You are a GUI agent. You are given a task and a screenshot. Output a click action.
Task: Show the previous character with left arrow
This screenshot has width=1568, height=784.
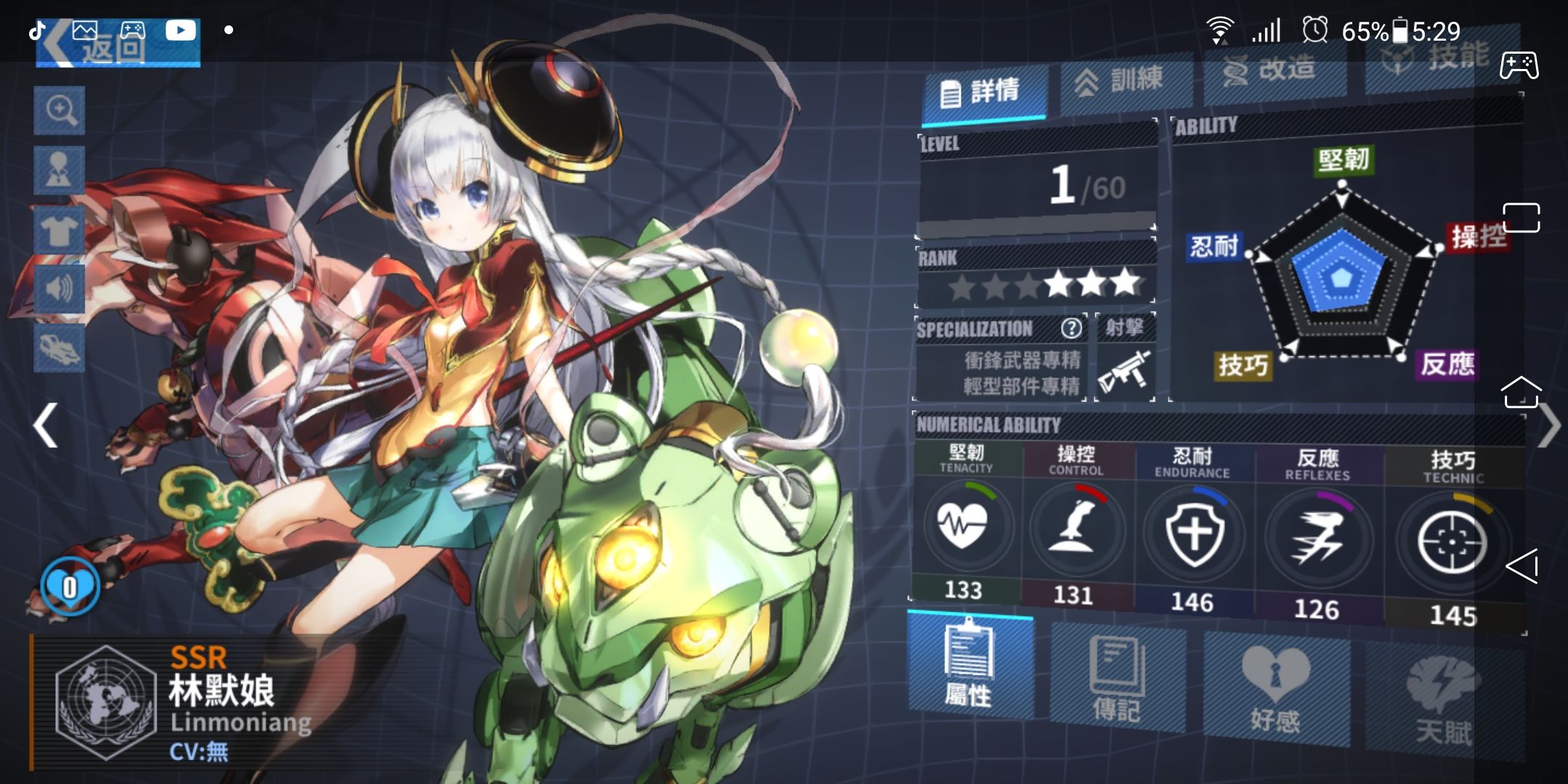point(46,425)
